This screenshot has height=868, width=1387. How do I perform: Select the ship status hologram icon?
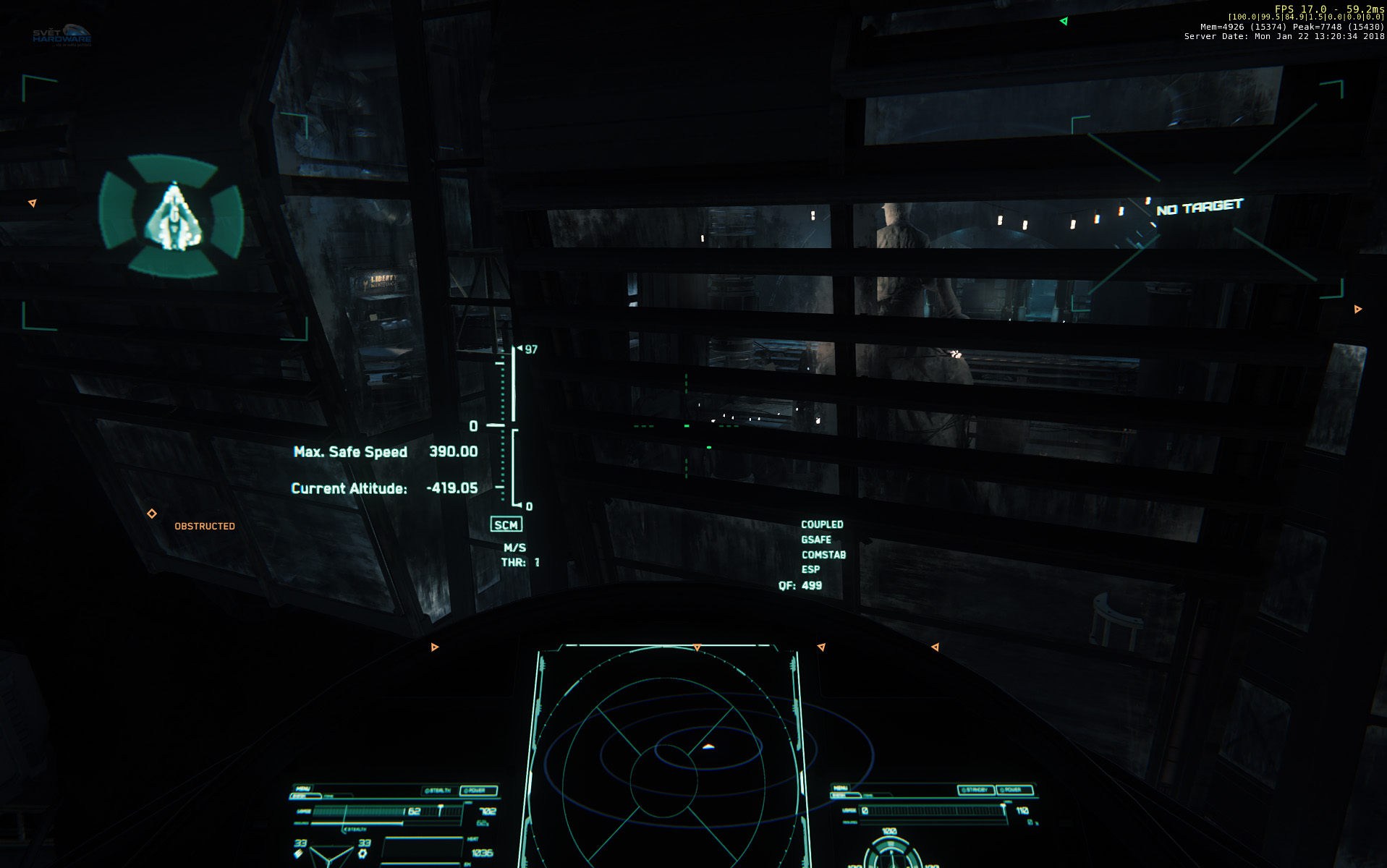point(173,217)
